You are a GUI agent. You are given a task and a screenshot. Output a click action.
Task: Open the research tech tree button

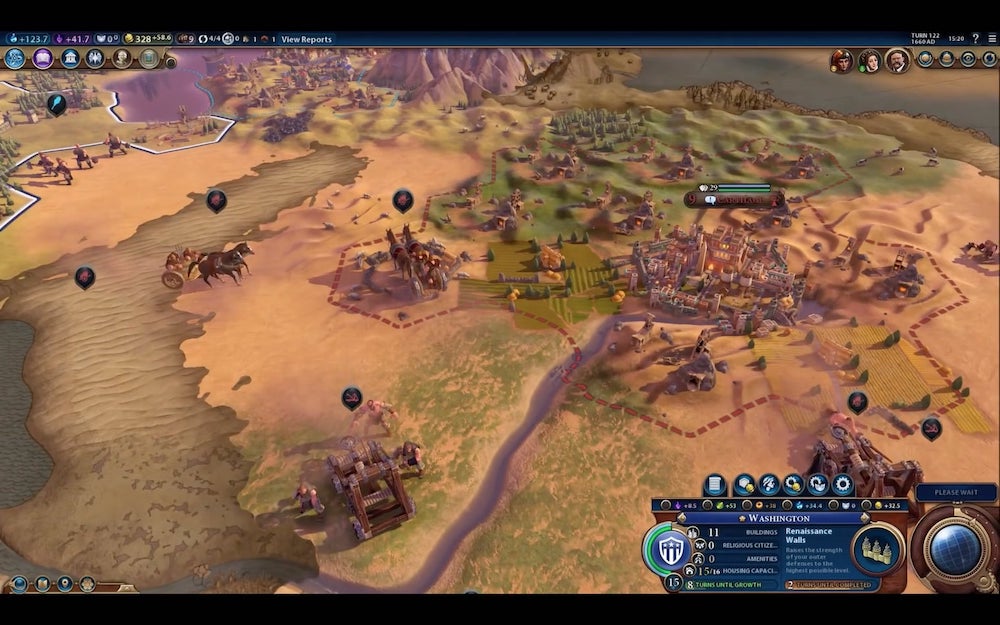(x=16, y=59)
